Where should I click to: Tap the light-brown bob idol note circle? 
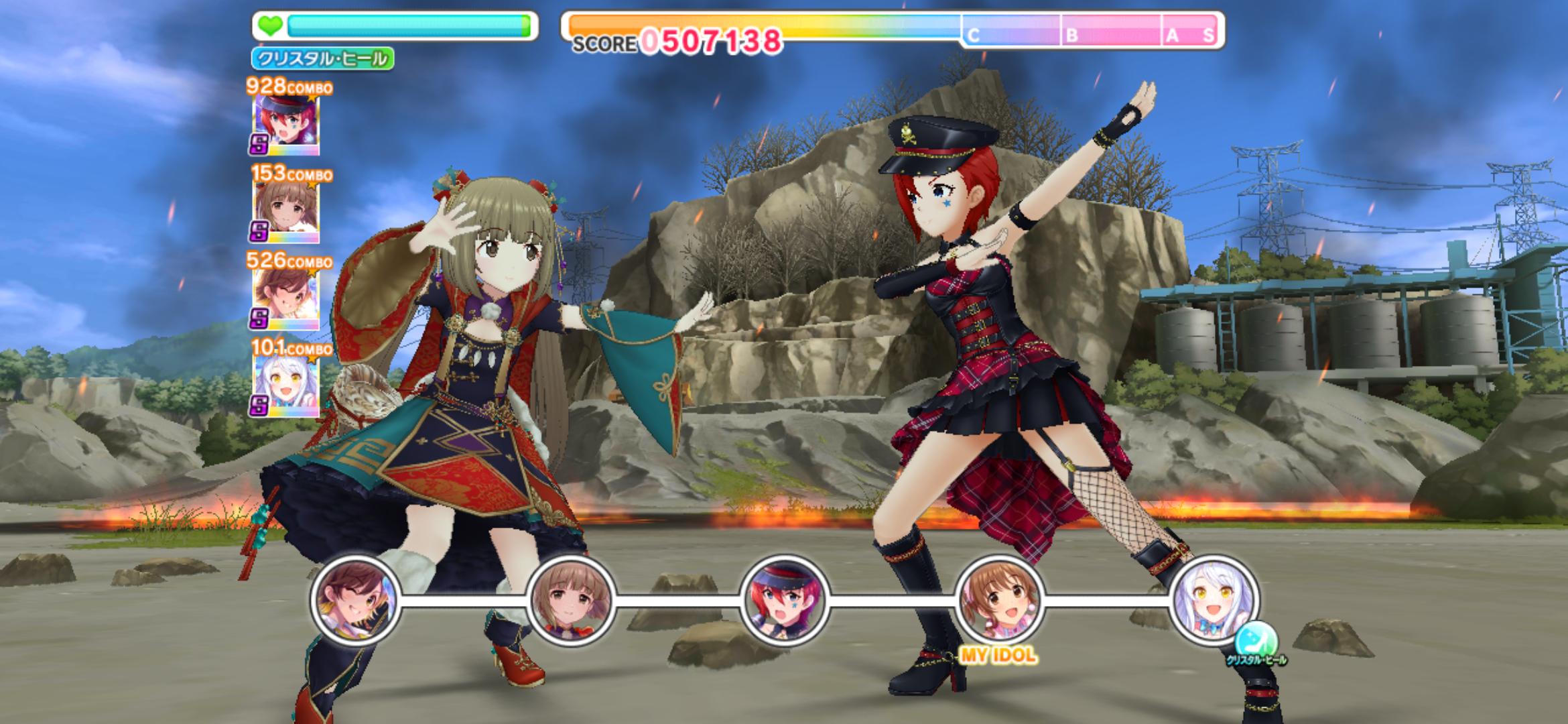point(570,600)
